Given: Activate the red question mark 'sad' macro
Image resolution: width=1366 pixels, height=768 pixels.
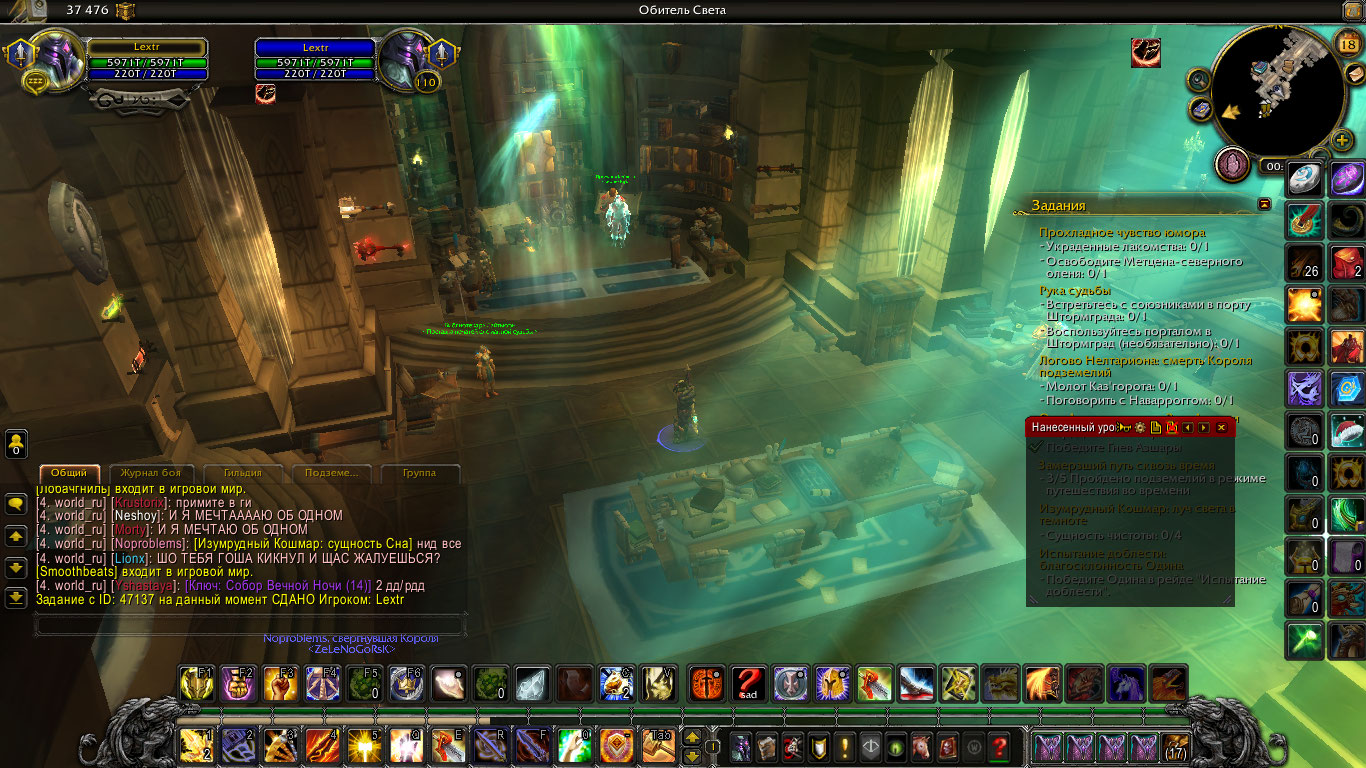Looking at the screenshot, I should tap(749, 683).
